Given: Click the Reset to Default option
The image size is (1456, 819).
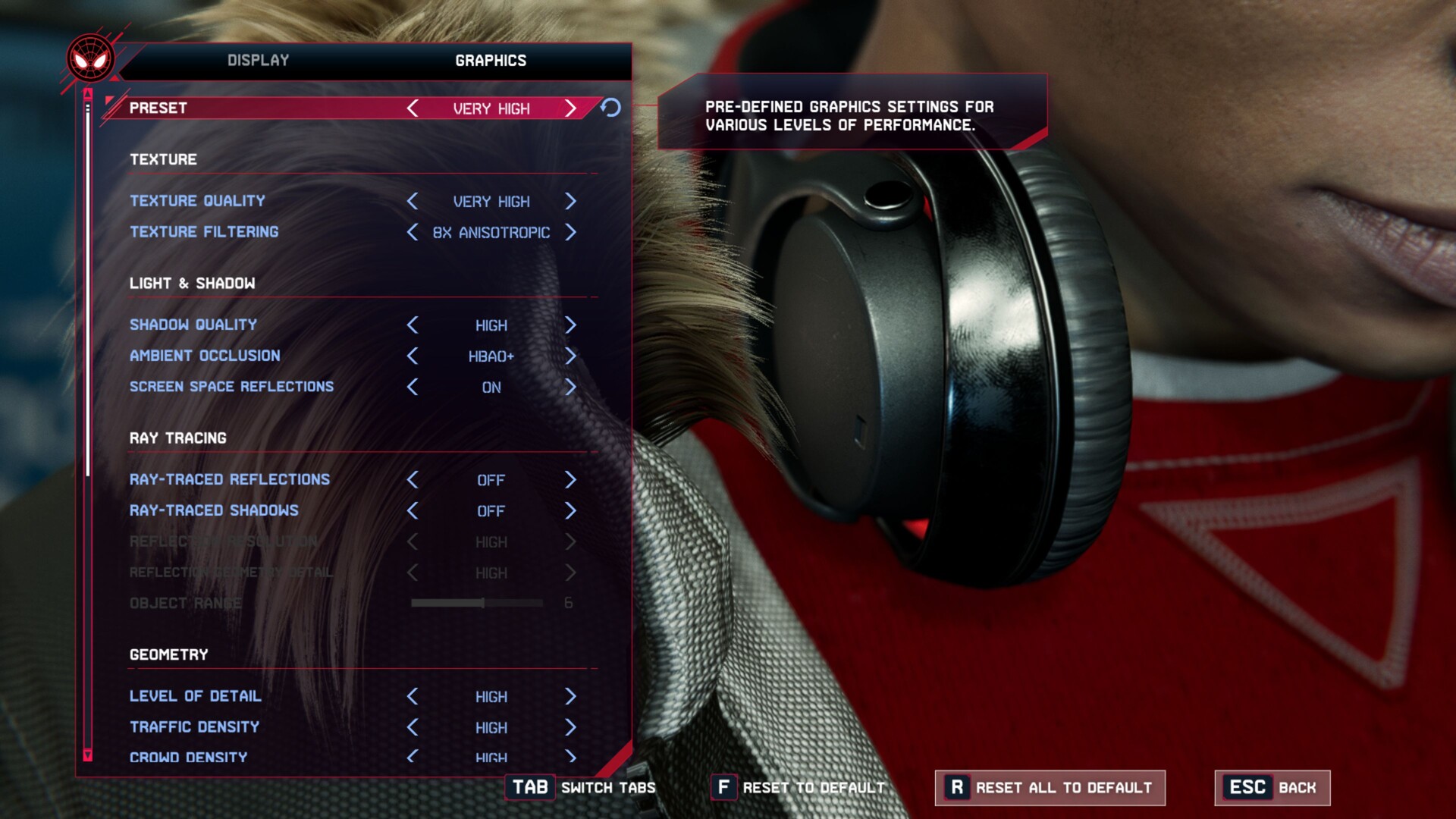Looking at the screenshot, I should pyautogui.click(x=799, y=788).
